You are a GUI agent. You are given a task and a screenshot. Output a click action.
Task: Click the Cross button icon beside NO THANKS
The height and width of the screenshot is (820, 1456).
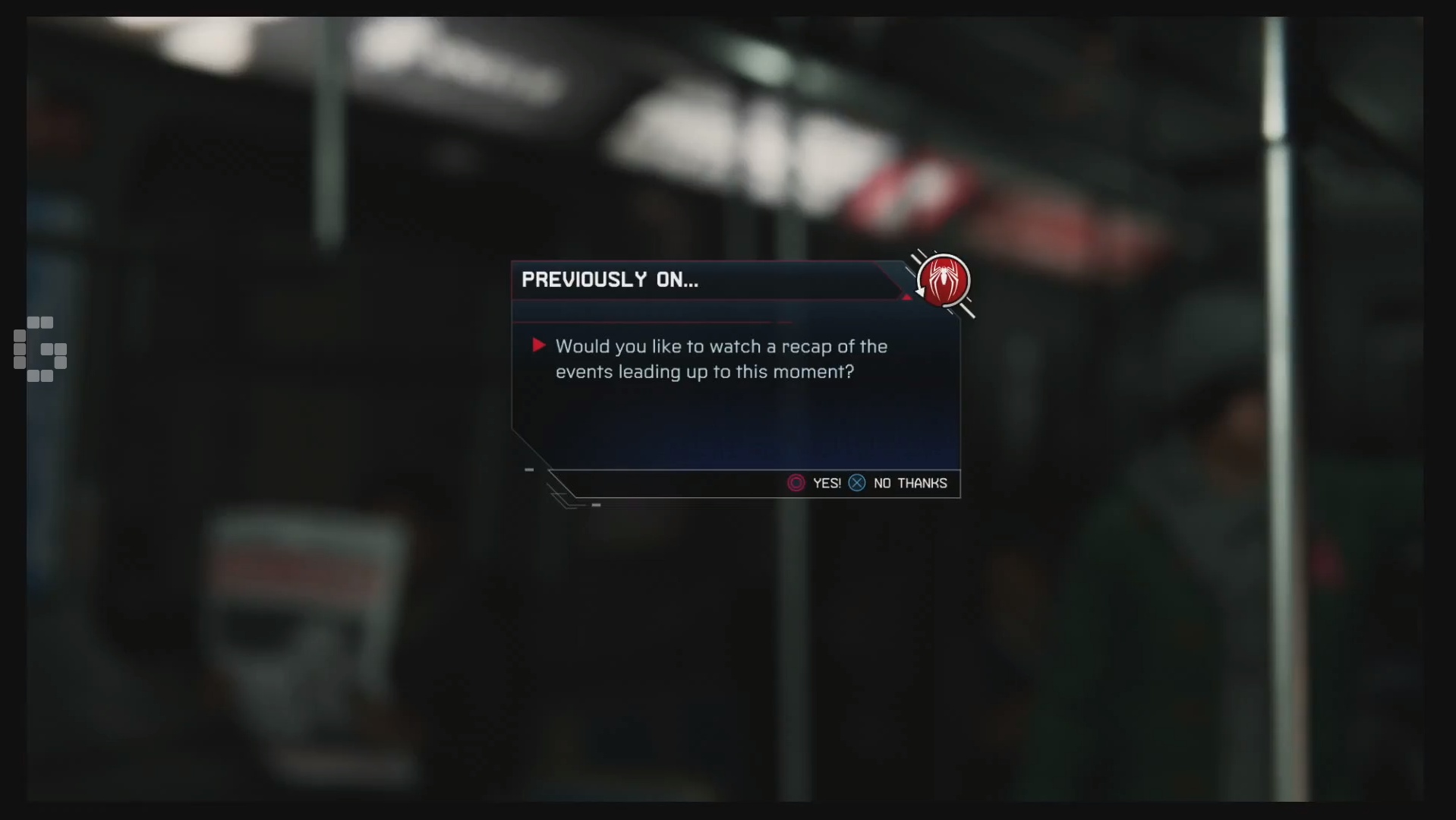pos(856,483)
